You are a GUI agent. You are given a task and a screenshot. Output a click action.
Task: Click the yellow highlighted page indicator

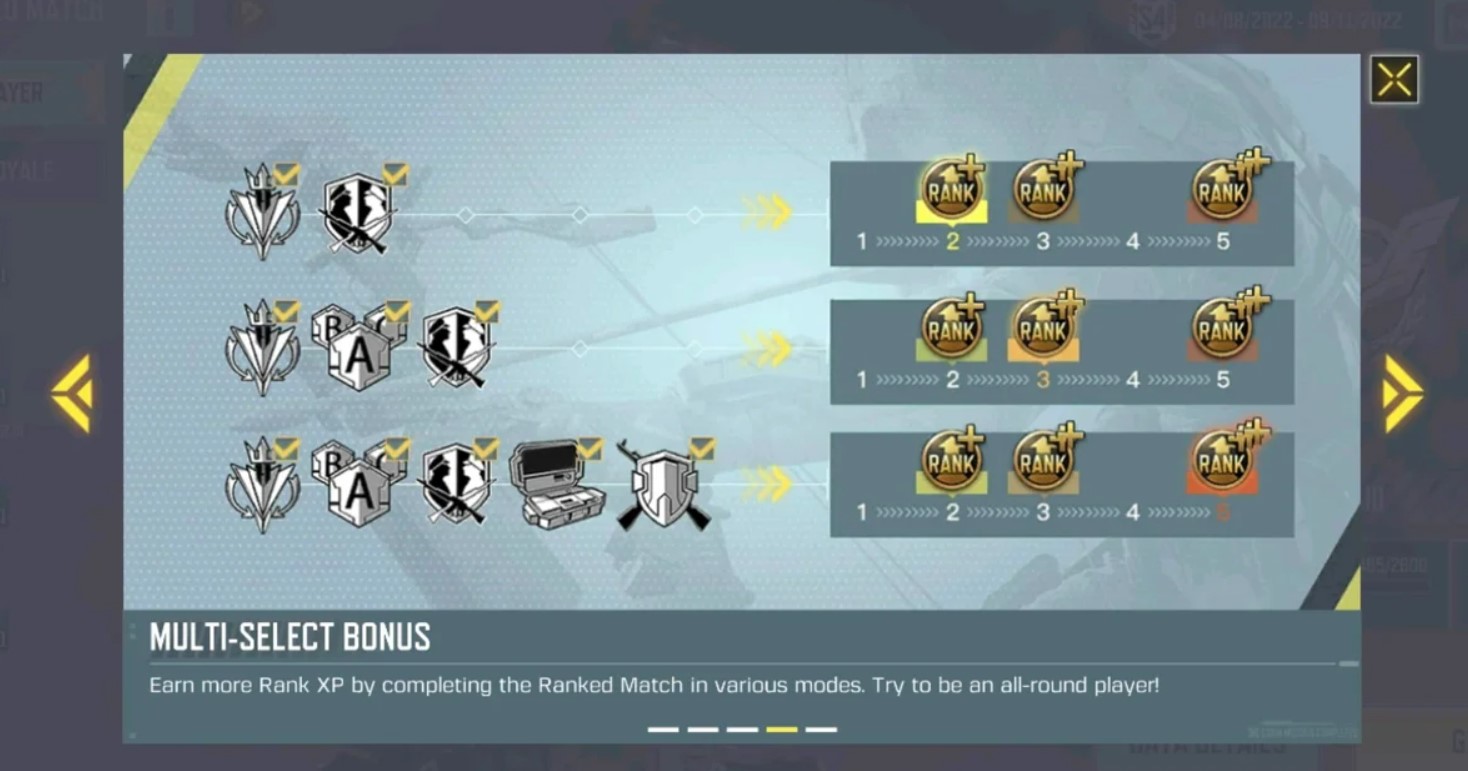click(x=781, y=729)
